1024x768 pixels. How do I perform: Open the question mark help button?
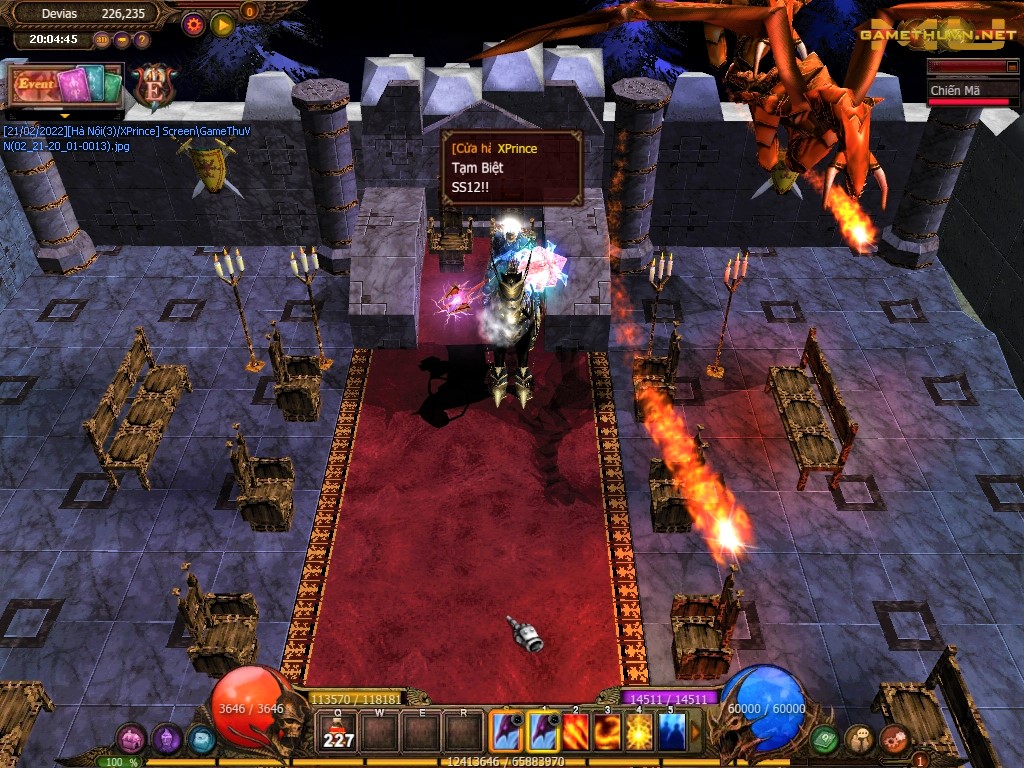coord(142,40)
